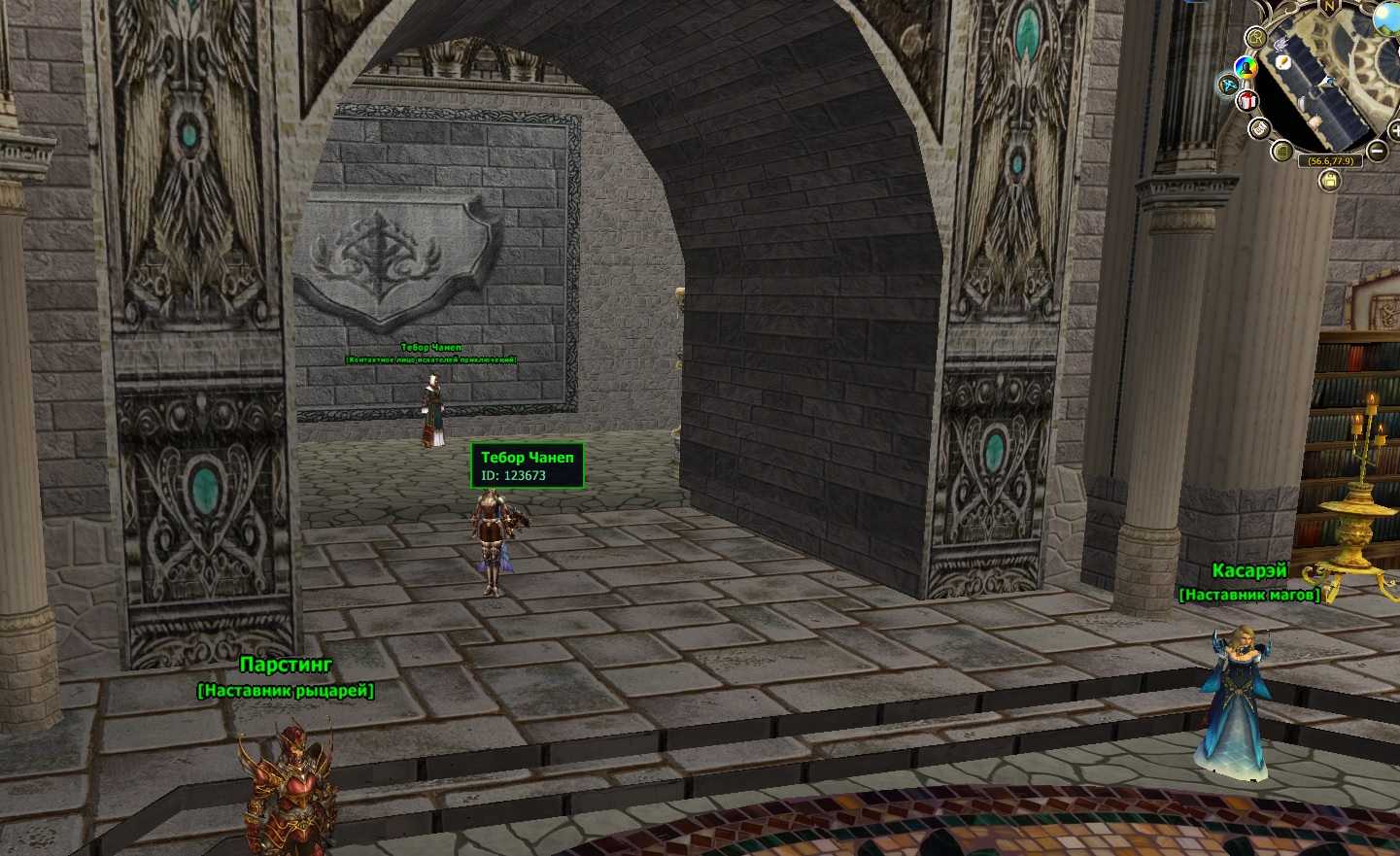Click the rainbow character silhouette icon
This screenshot has height=856, width=1400.
(x=1246, y=68)
